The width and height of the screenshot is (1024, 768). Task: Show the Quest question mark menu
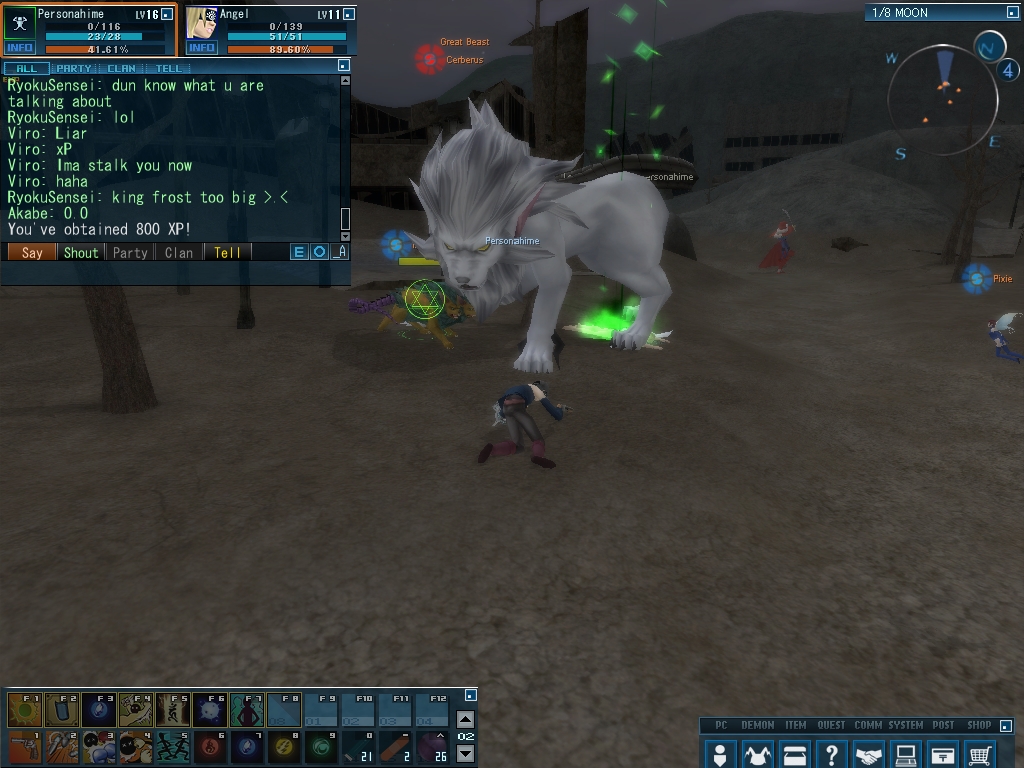[x=831, y=754]
